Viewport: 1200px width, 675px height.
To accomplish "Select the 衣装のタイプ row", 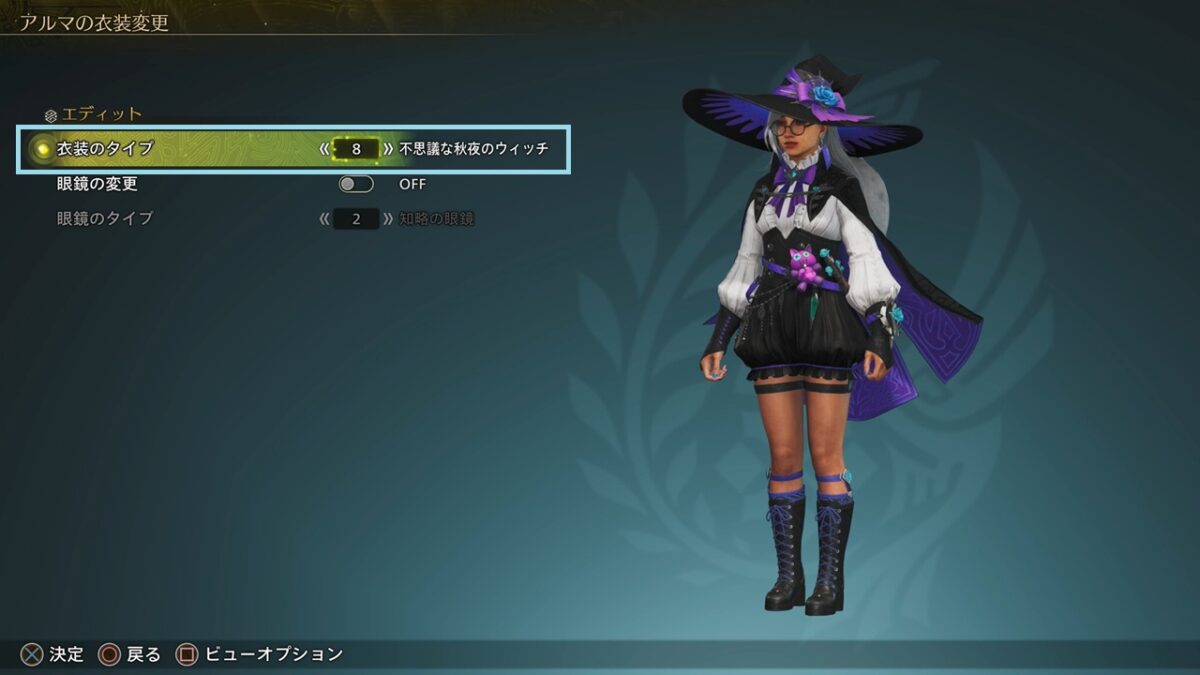I will [105, 149].
